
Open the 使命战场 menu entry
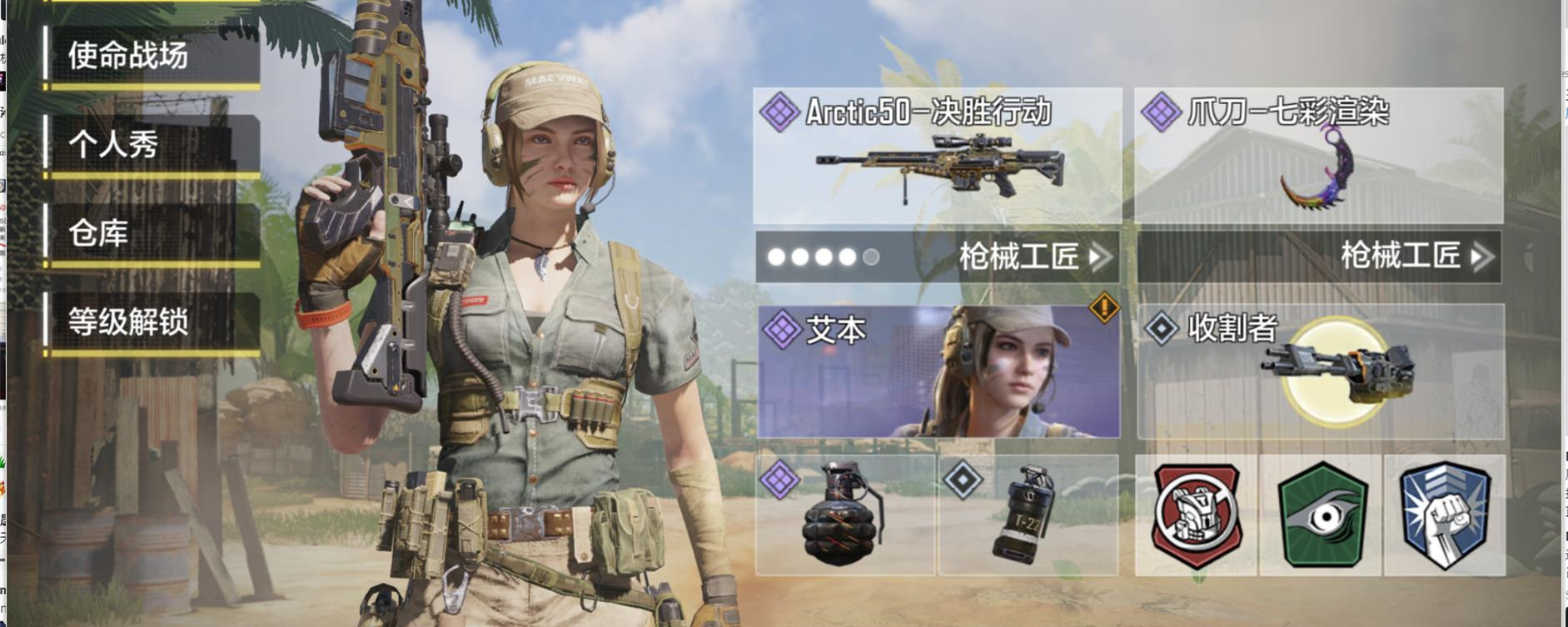click(x=152, y=56)
